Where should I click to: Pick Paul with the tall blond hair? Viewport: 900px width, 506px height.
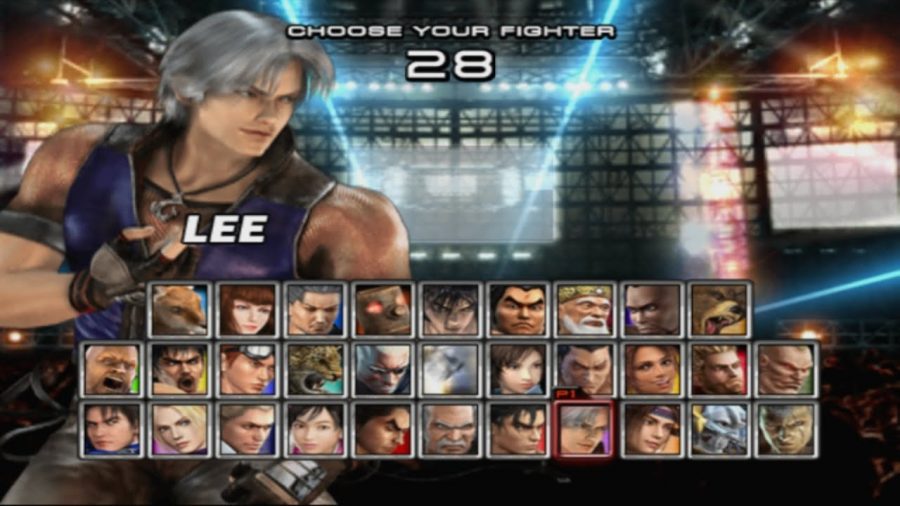coord(719,370)
